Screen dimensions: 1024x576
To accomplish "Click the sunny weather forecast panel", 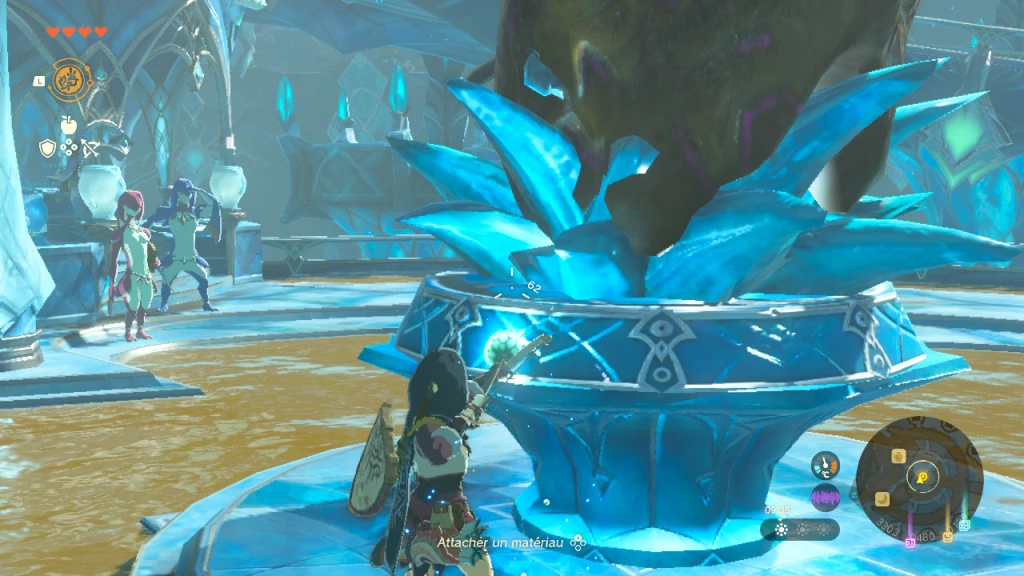I will click(799, 529).
